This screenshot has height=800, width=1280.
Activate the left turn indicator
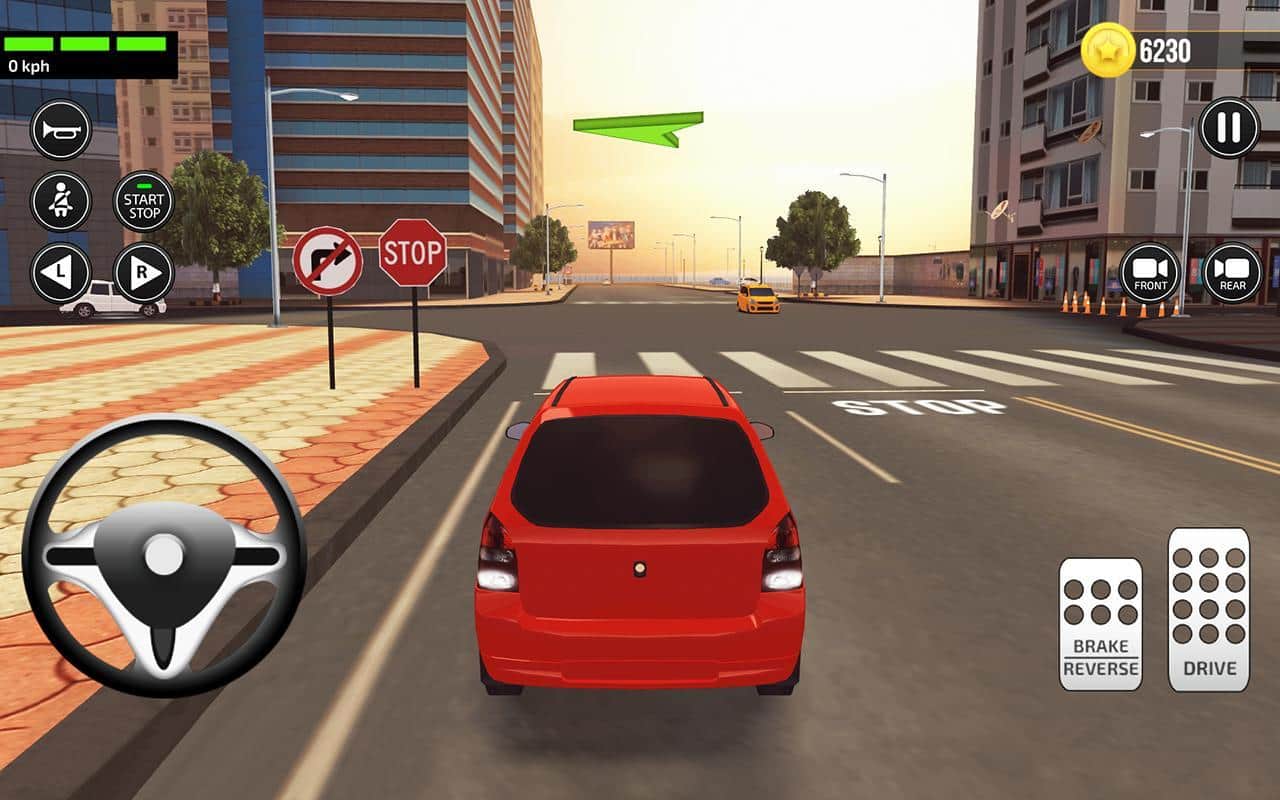[61, 273]
